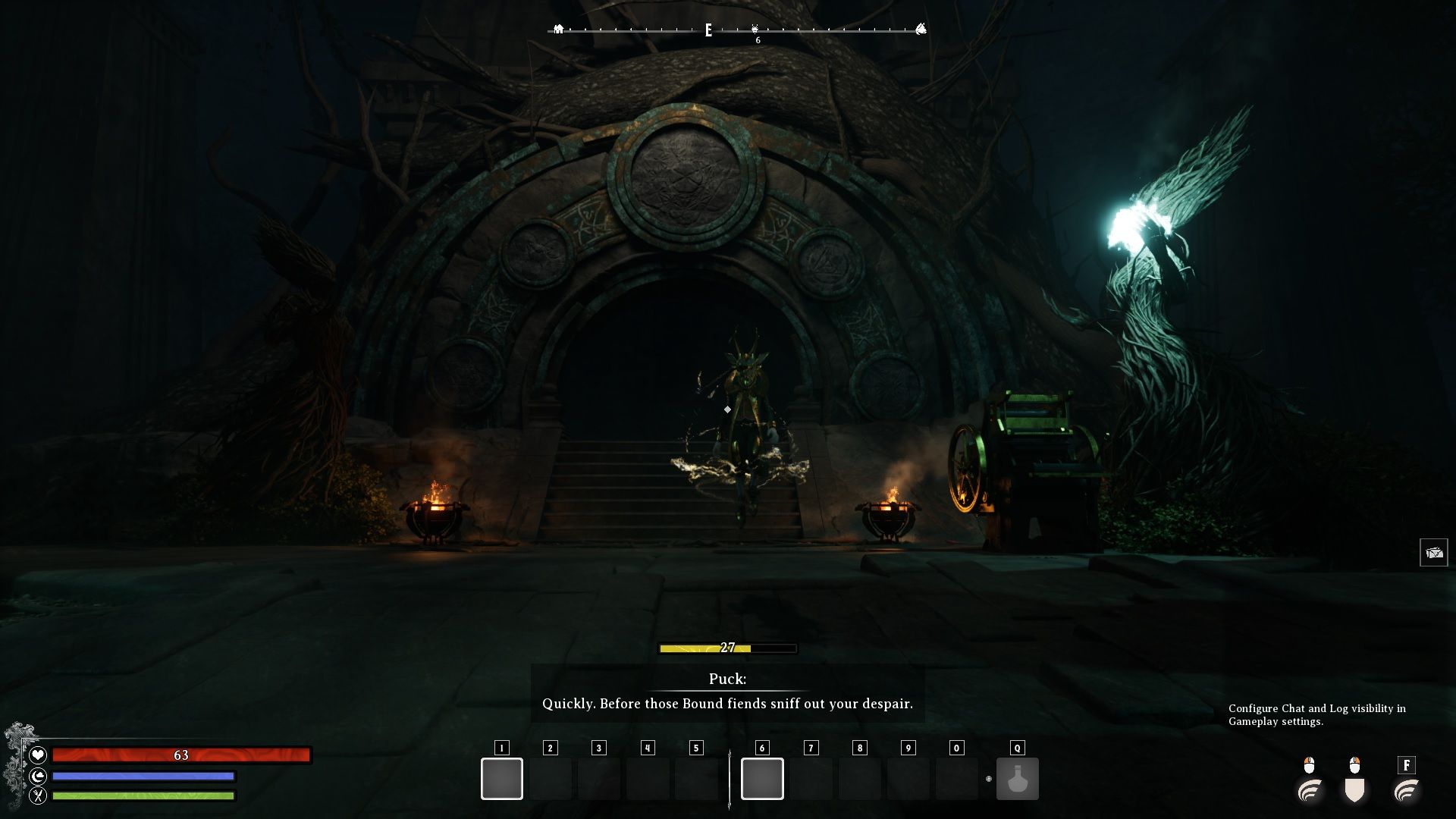Screen dimensions: 1456x819
Task: Click the waypoint diamond above the portal steps
Action: [726, 409]
